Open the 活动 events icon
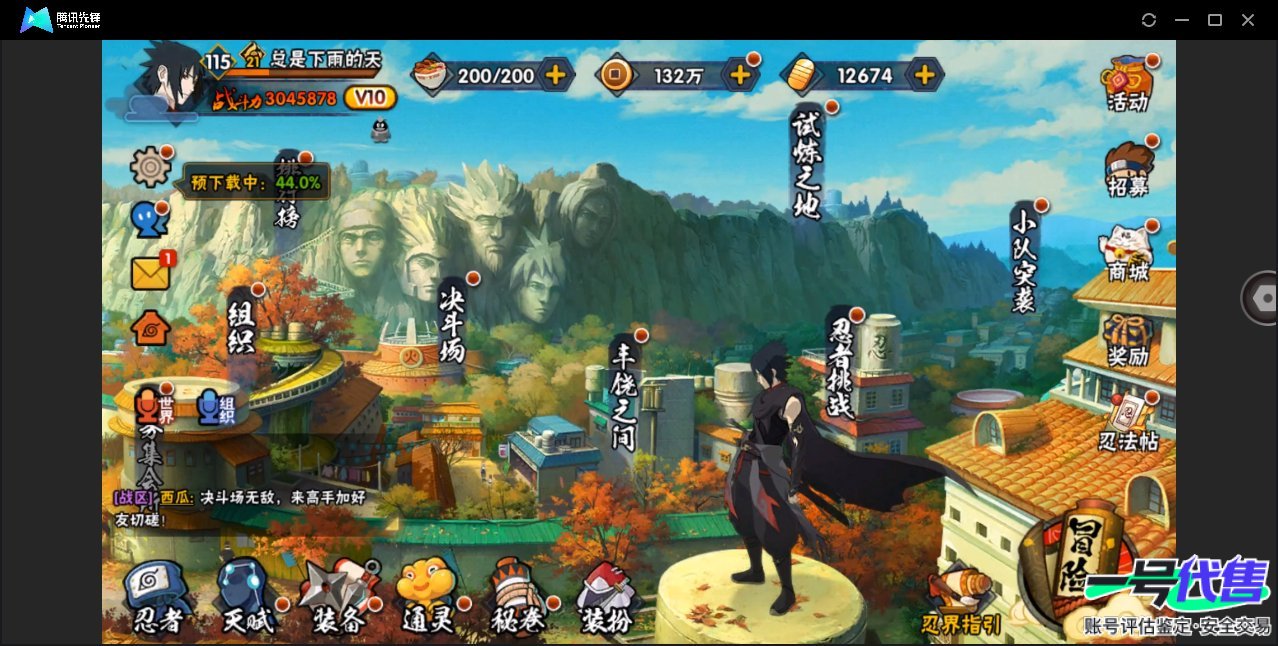Screen dimensions: 1278x646 (x=1128, y=85)
